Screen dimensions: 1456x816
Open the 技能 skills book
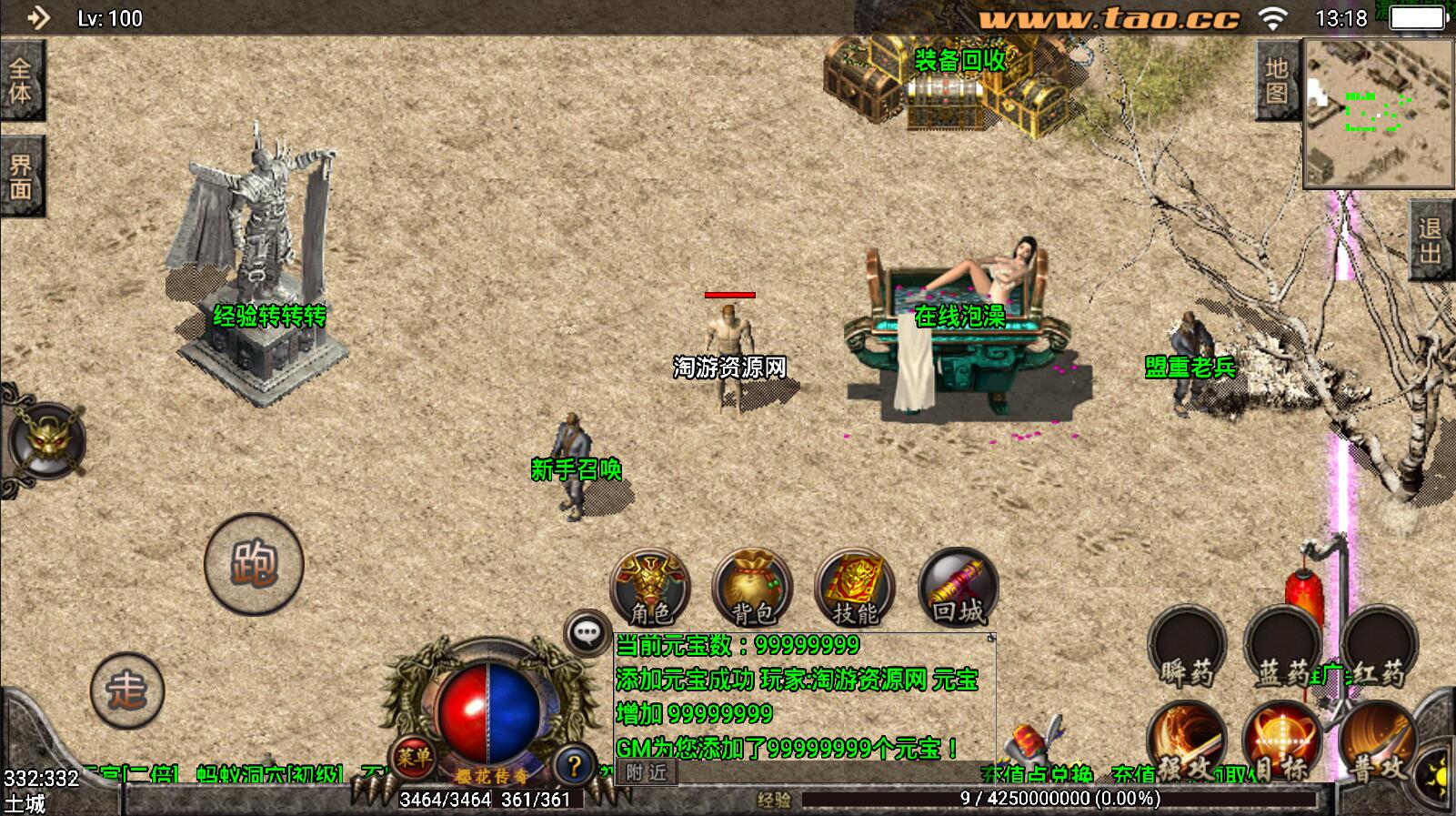(x=854, y=589)
